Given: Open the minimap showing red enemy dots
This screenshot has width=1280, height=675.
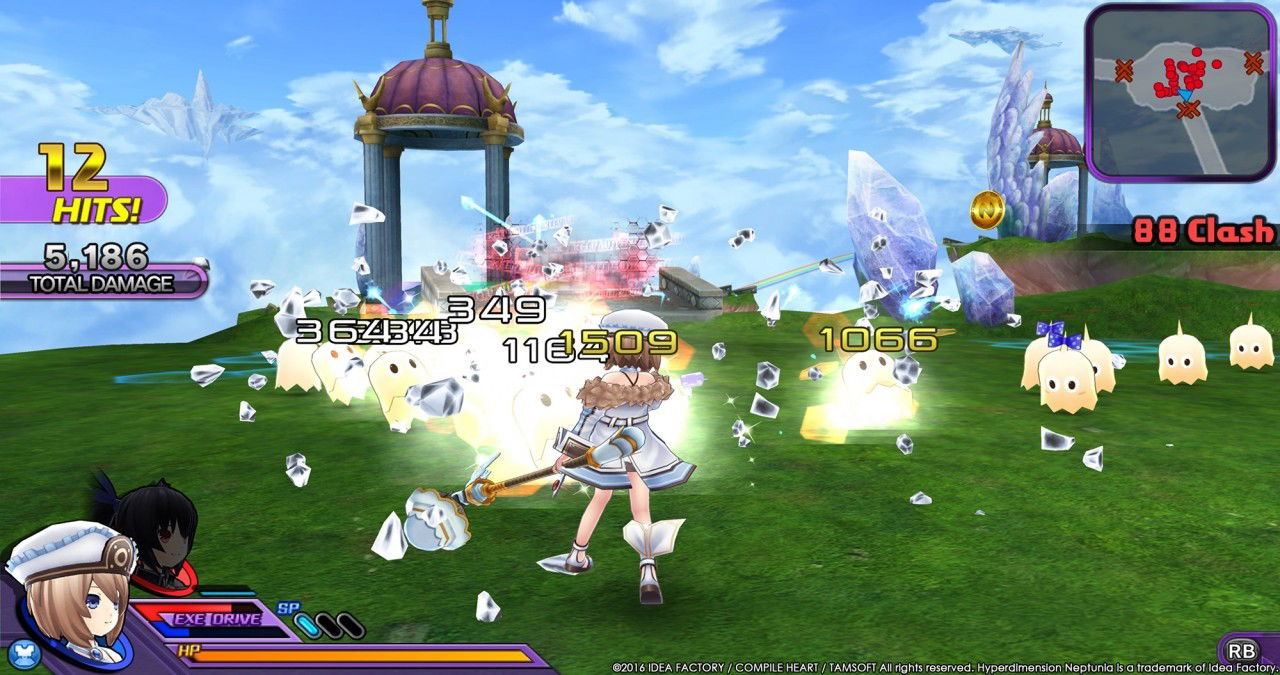Looking at the screenshot, I should (1179, 92).
